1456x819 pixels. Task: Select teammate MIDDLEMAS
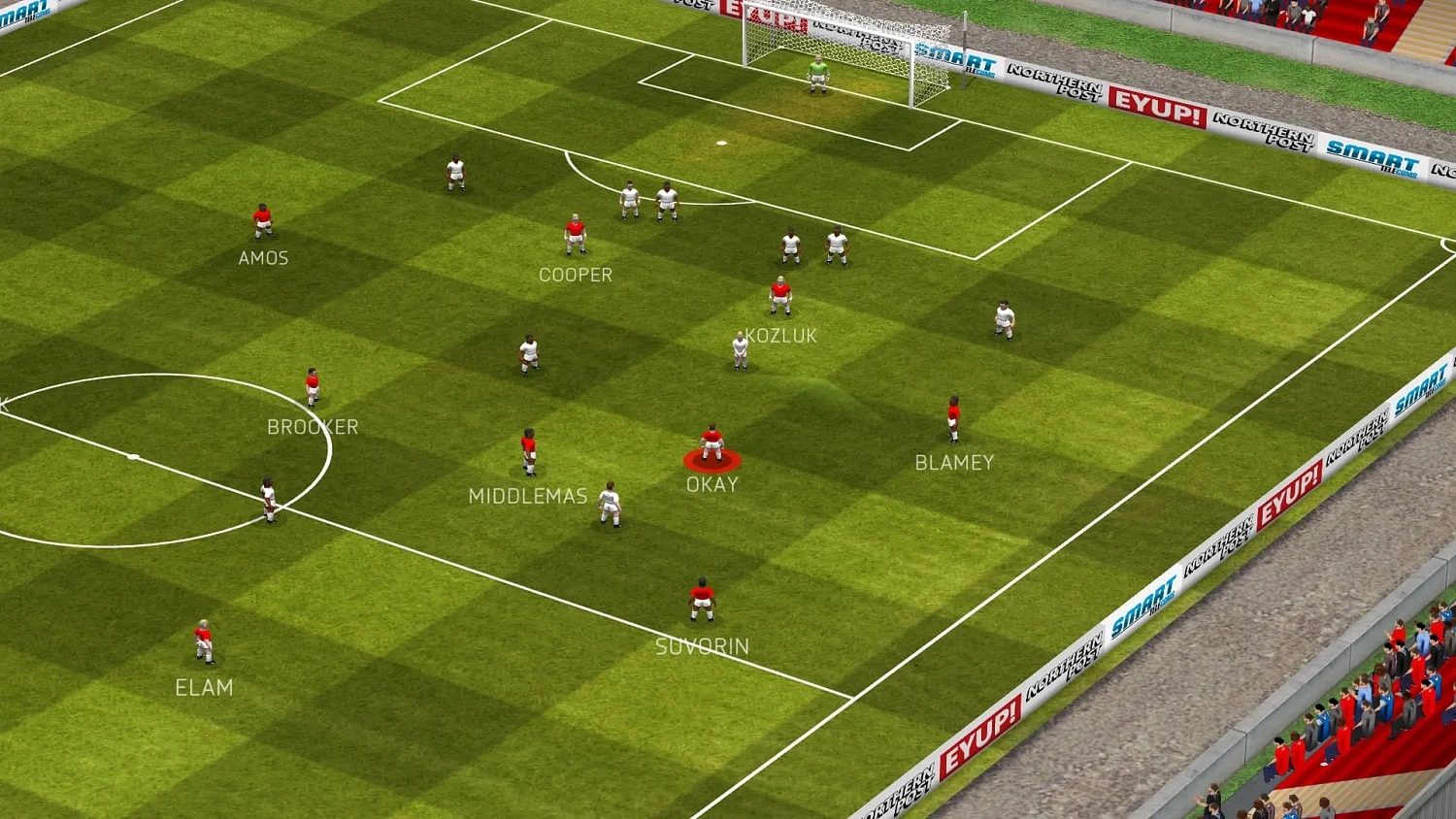point(529,451)
